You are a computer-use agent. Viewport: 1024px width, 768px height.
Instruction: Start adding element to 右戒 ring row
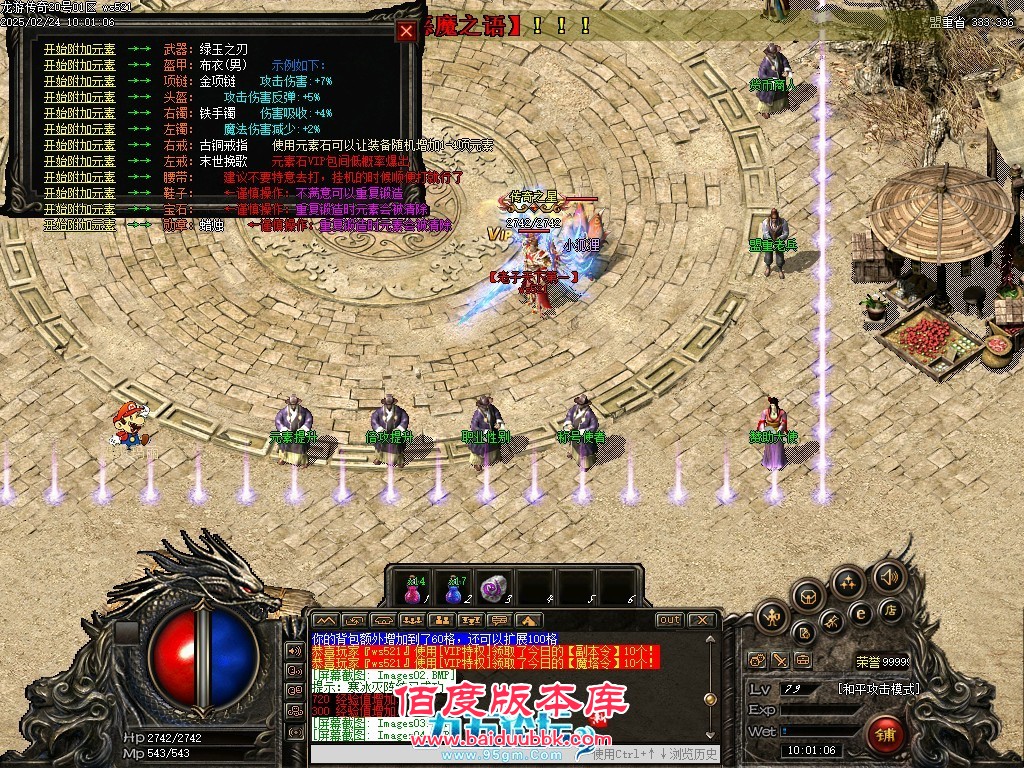coord(79,145)
